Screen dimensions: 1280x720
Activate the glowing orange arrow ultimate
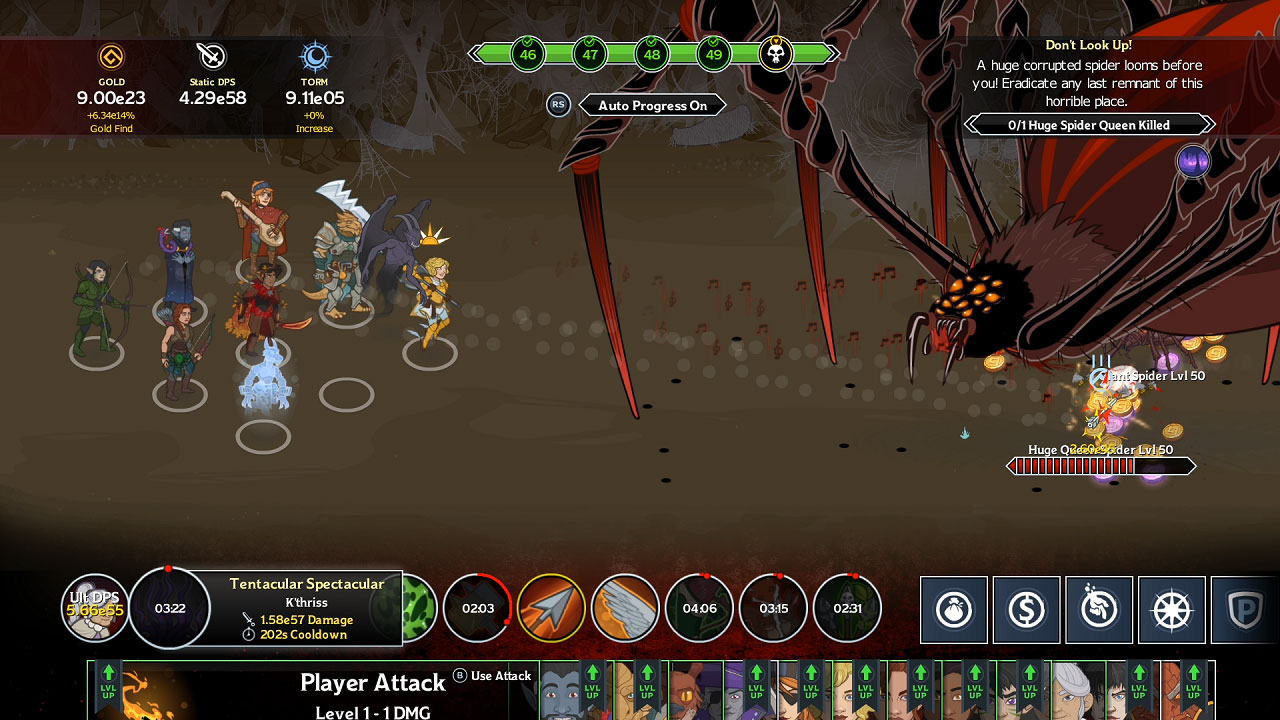tap(551, 606)
